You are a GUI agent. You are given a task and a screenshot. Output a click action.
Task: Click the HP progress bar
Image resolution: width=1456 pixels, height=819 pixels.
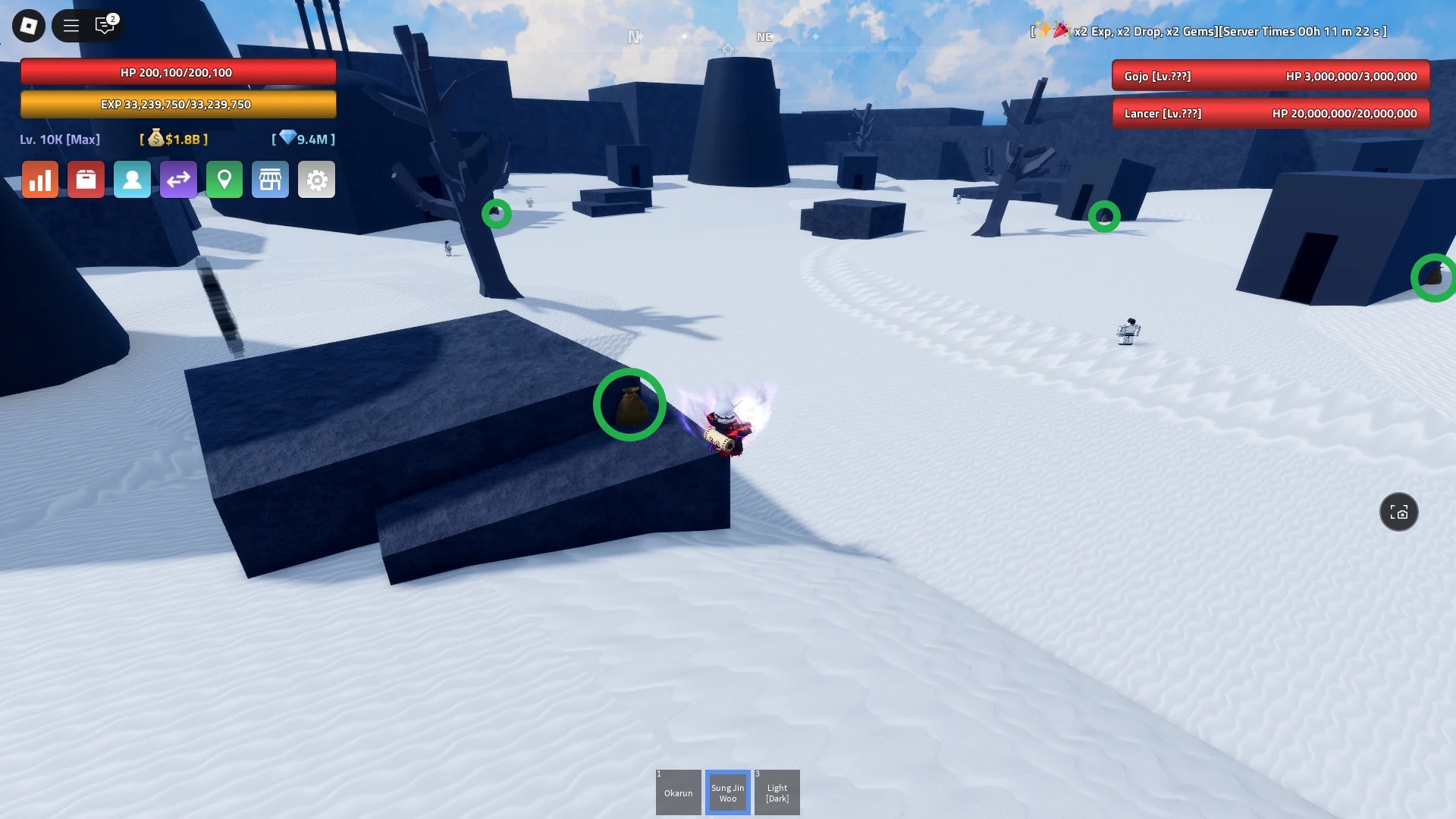click(179, 72)
